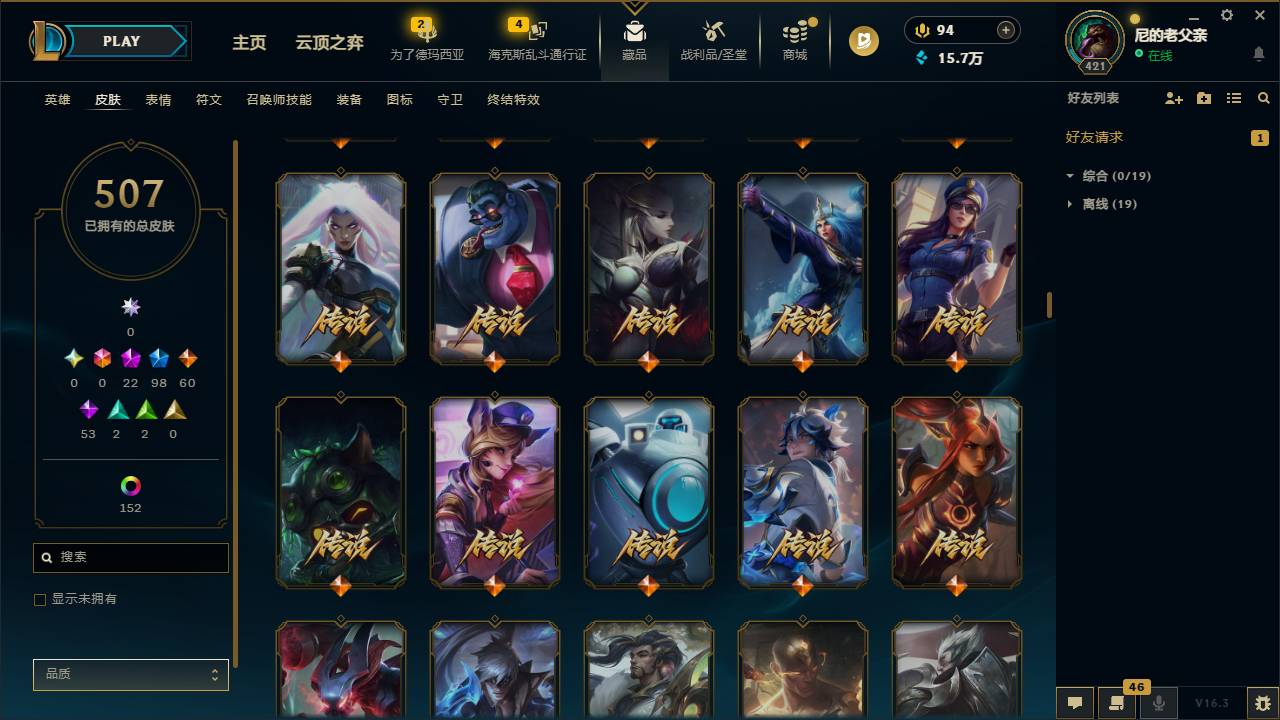The width and height of the screenshot is (1280, 720).
Task: Open the 商城 store icon
Action: [x=795, y=40]
